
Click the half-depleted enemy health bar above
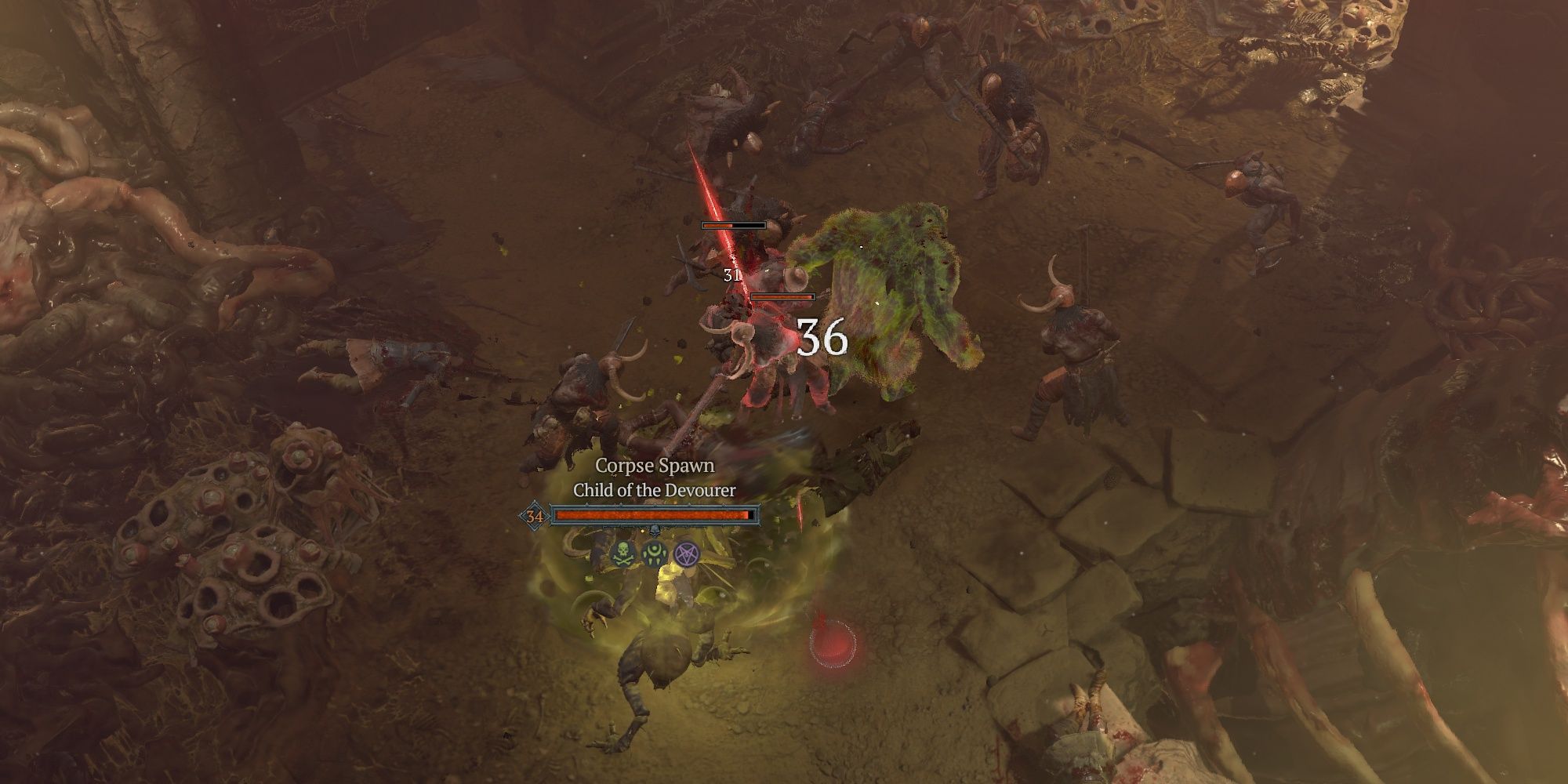pyautogui.click(x=734, y=225)
